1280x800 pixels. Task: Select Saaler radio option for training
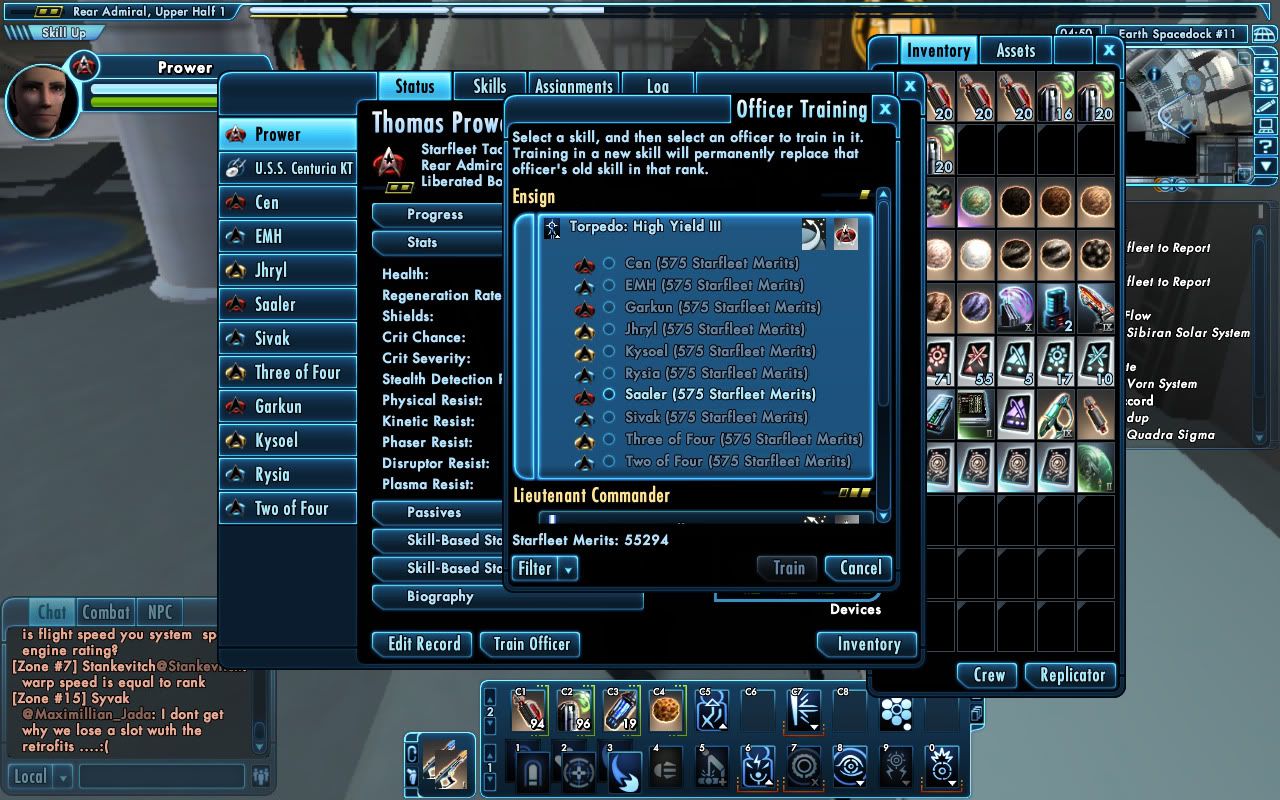609,395
